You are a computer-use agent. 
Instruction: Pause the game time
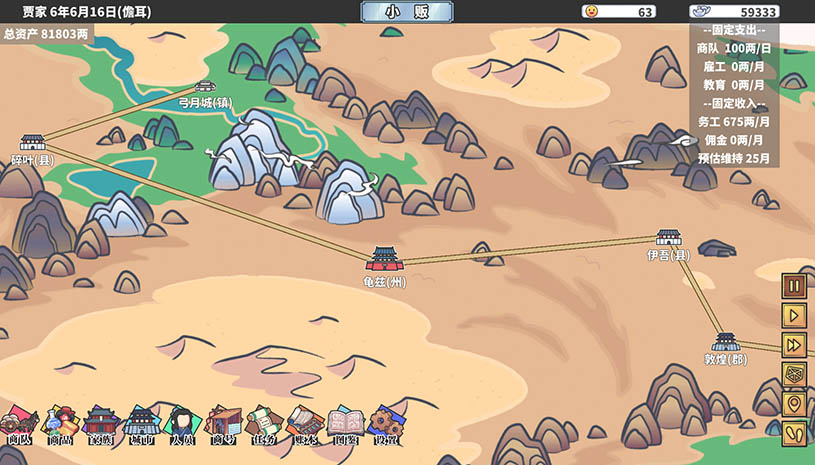(x=794, y=286)
